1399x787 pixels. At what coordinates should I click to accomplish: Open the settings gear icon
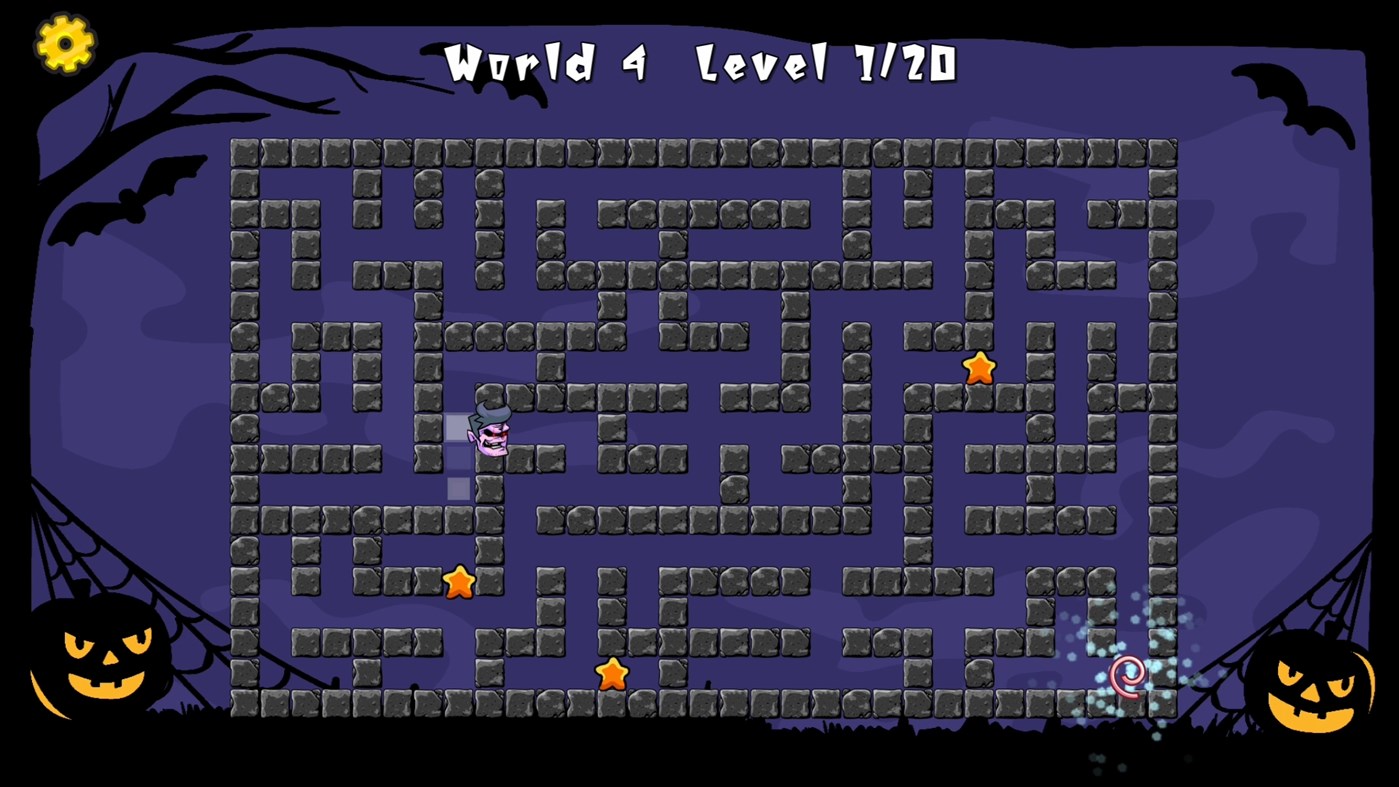point(65,44)
